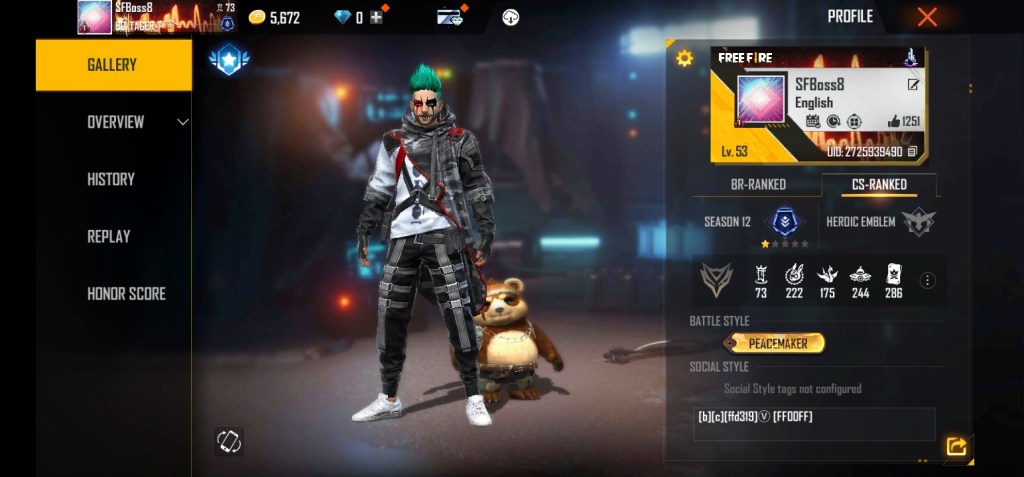Copy the player UID

pos(912,152)
